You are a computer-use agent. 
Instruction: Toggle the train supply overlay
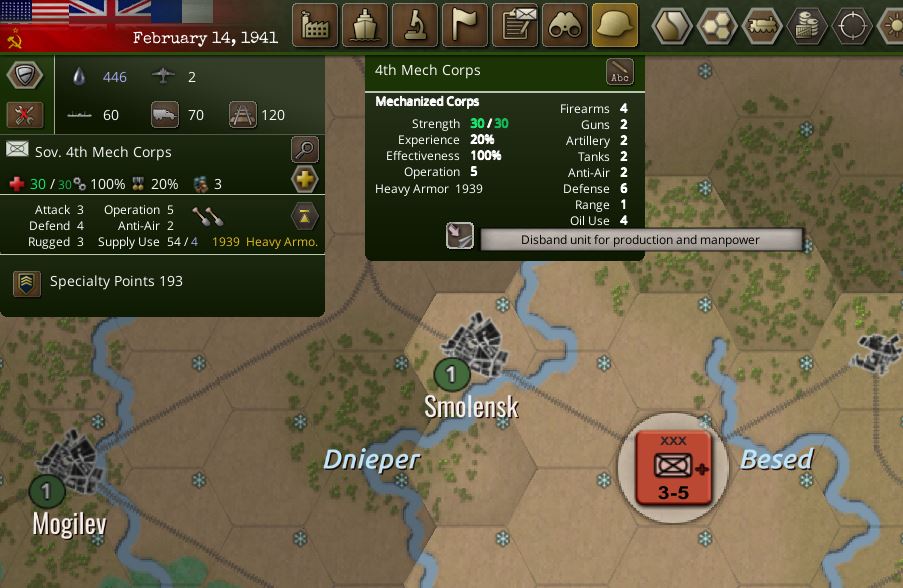[x=762, y=25]
